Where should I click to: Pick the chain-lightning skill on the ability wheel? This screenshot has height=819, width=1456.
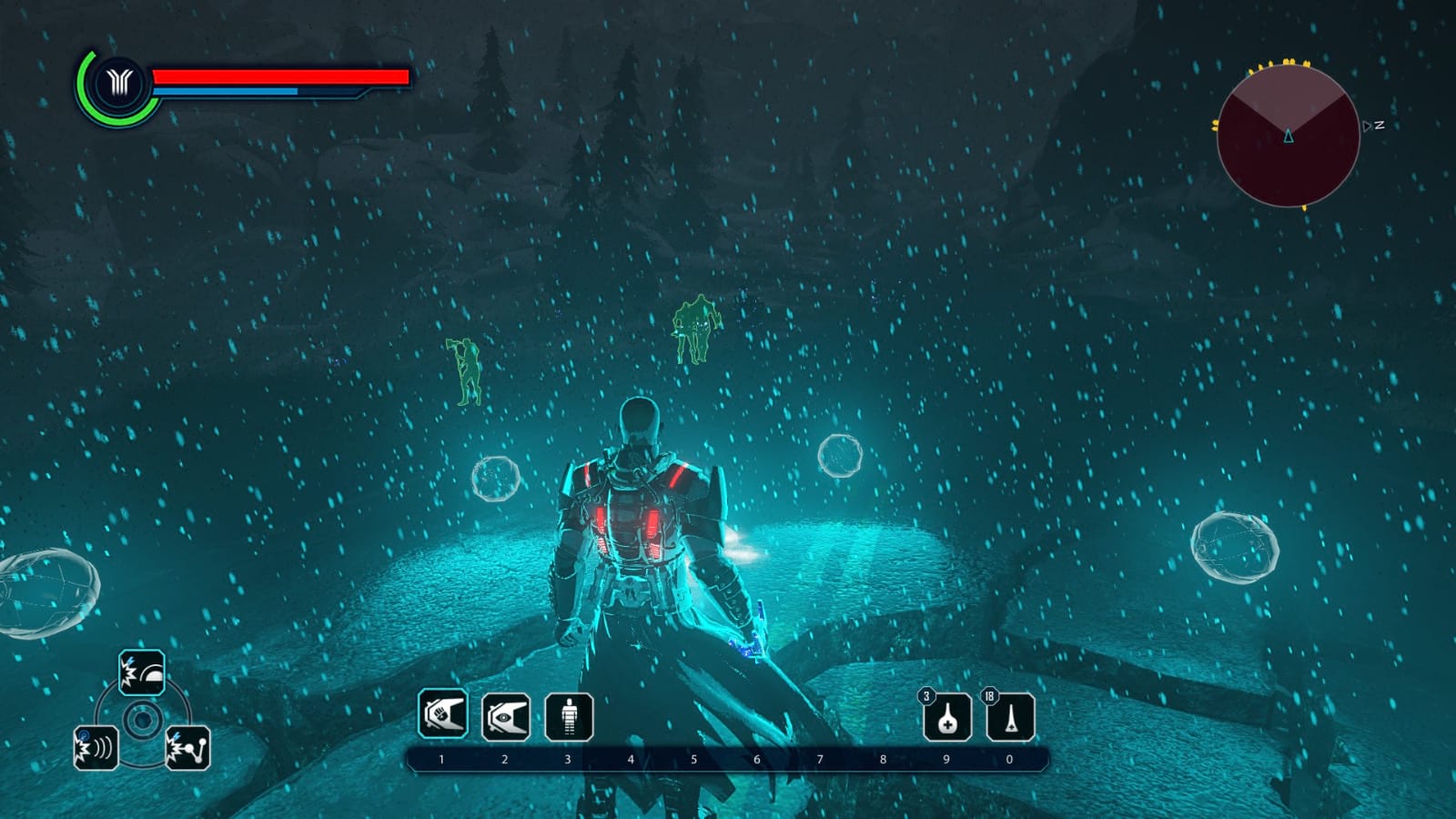187,750
